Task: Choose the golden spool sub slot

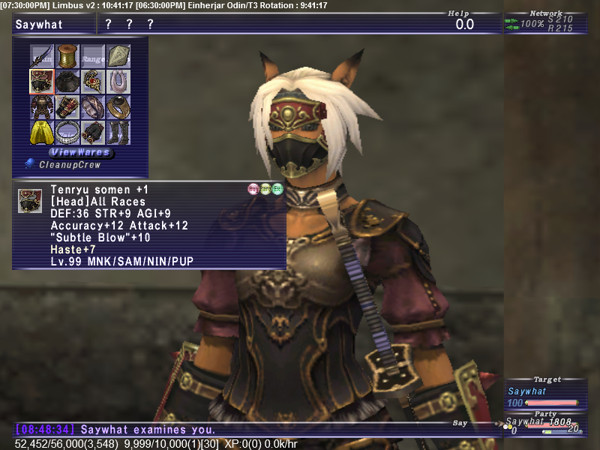Action: pyautogui.click(x=67, y=56)
